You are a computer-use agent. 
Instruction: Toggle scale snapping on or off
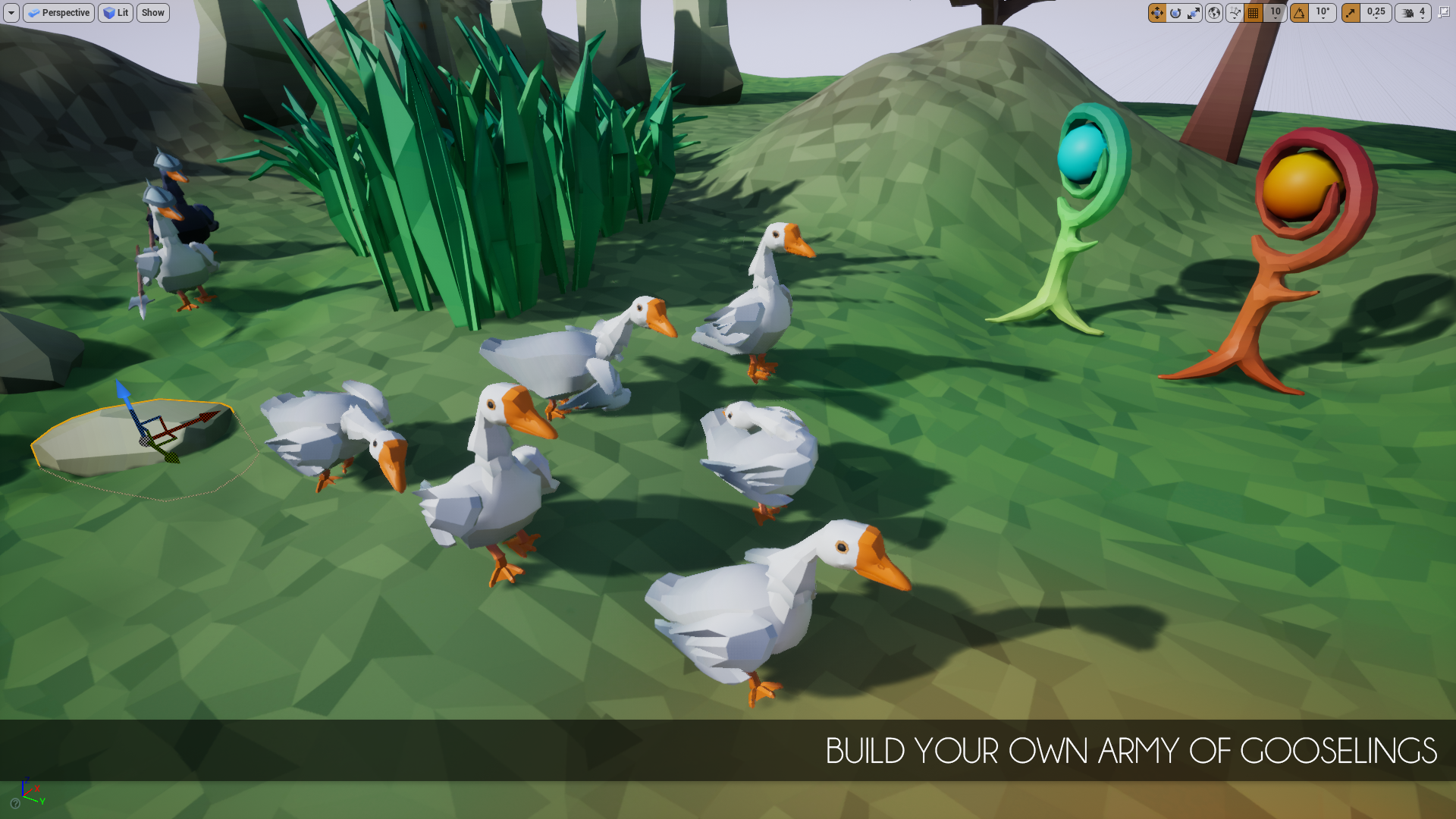pos(1351,13)
